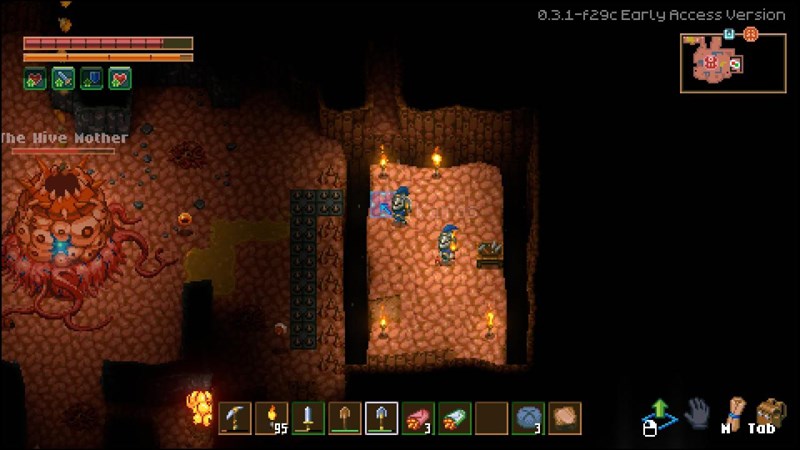Click the red boss marker on minimap
The image size is (800, 450).
click(x=711, y=62)
